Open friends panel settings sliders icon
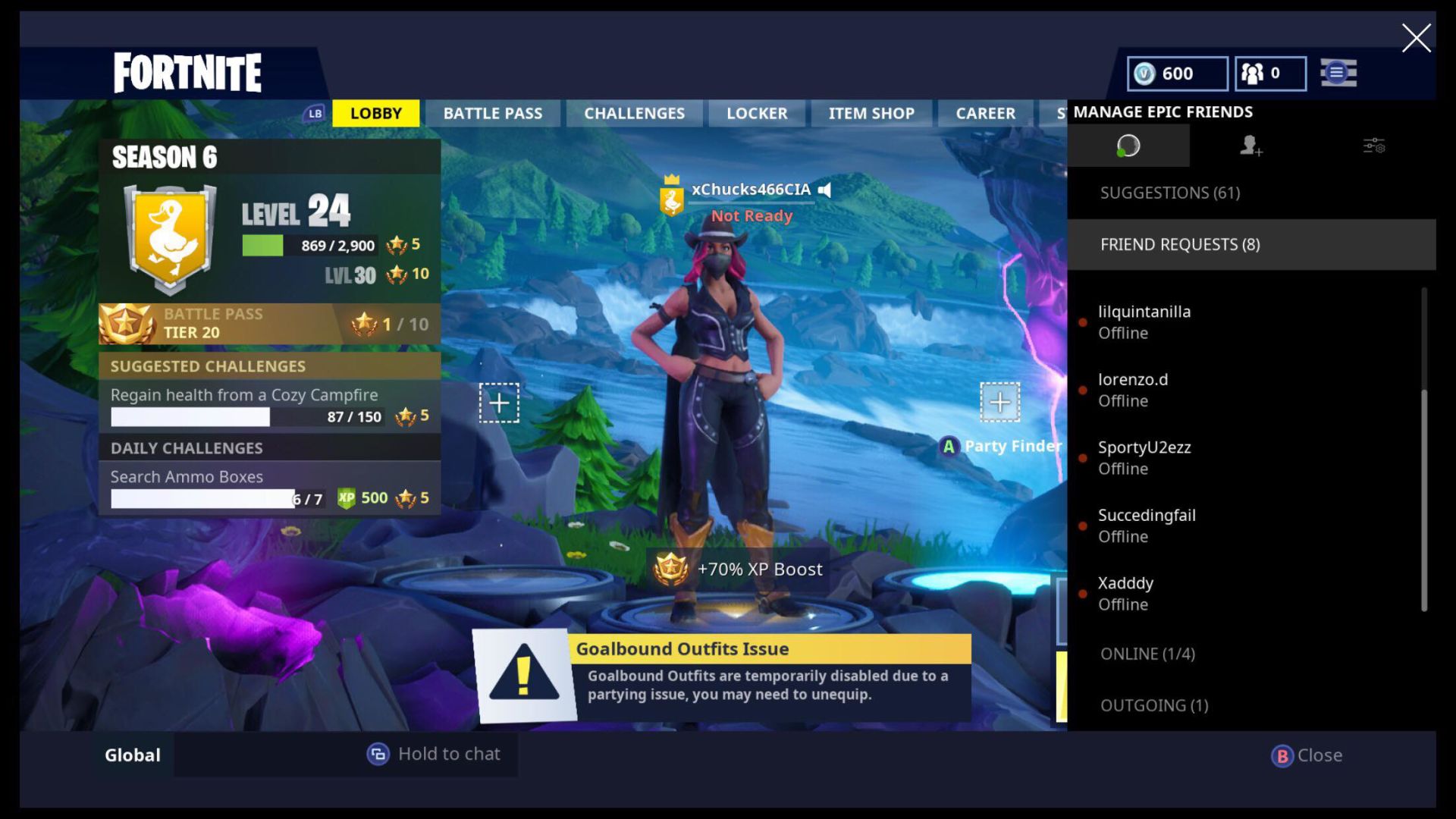1456x819 pixels. (1373, 146)
